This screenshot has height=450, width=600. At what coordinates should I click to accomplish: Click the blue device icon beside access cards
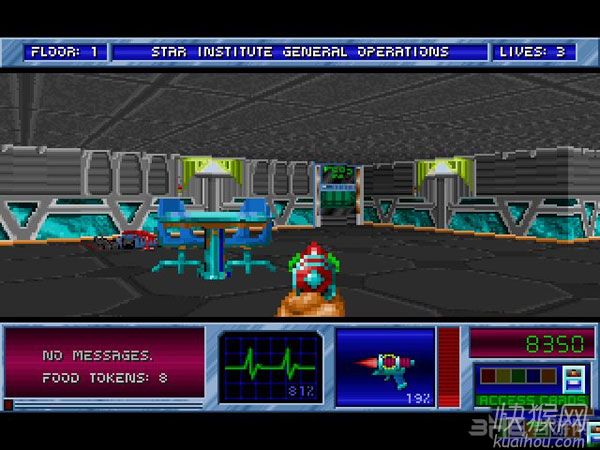click(575, 379)
